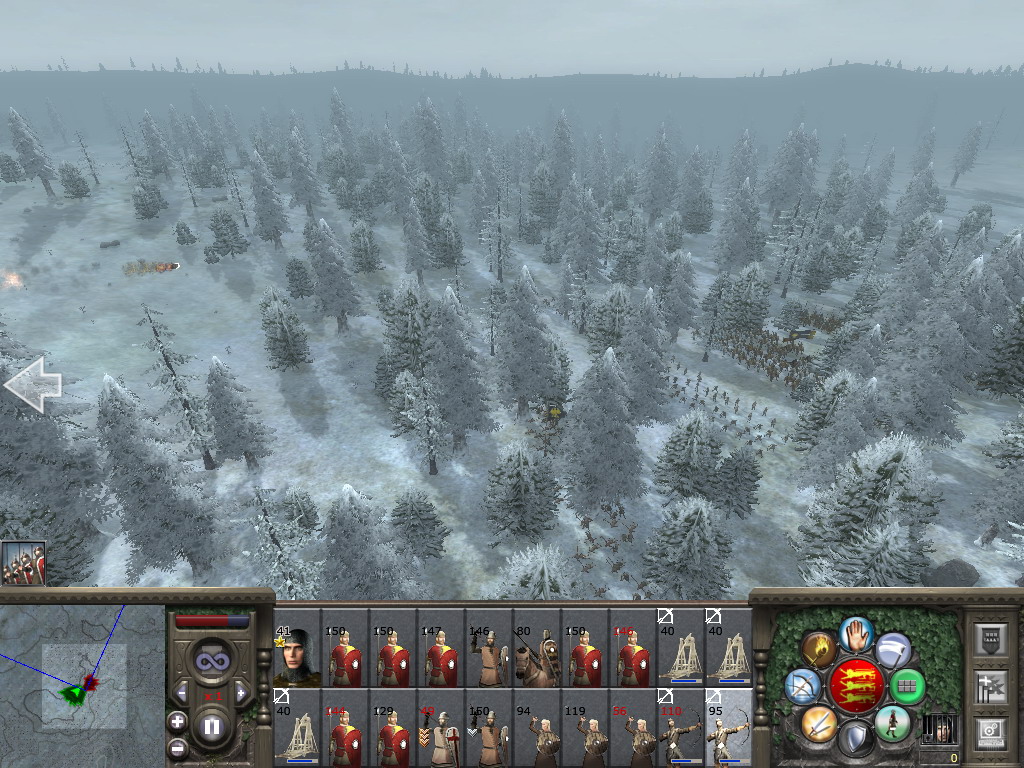The image size is (1024, 768).
Task: Toggle the infinity time limit button
Action: 211,661
